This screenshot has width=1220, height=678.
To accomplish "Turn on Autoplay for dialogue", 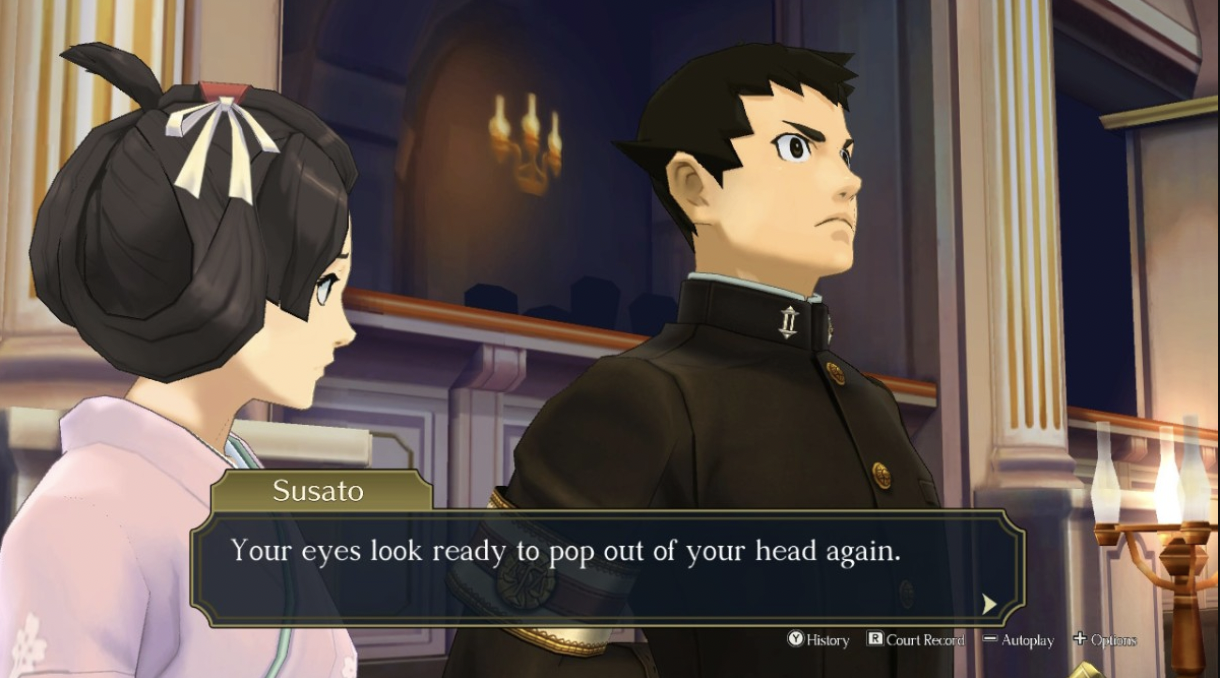I will click(x=1018, y=640).
